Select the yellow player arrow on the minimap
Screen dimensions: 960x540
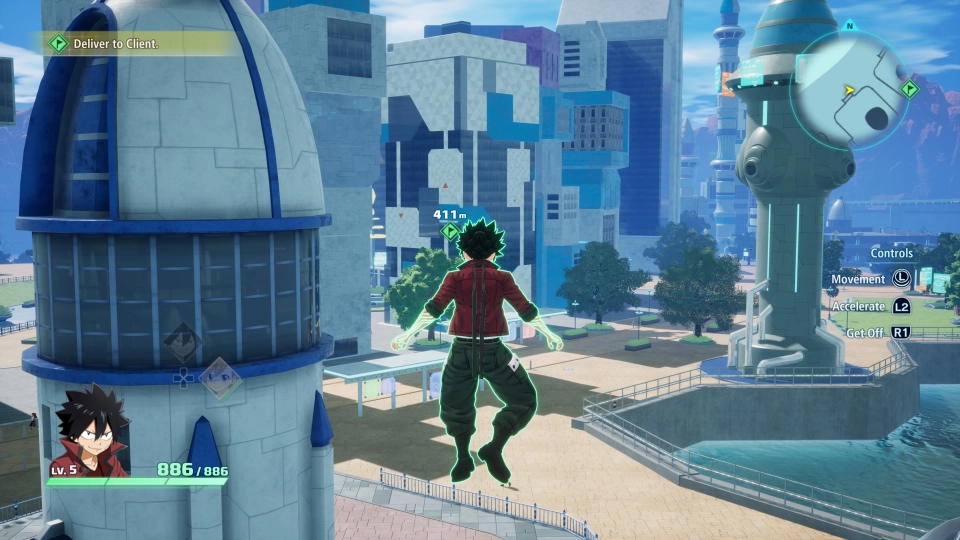click(849, 90)
